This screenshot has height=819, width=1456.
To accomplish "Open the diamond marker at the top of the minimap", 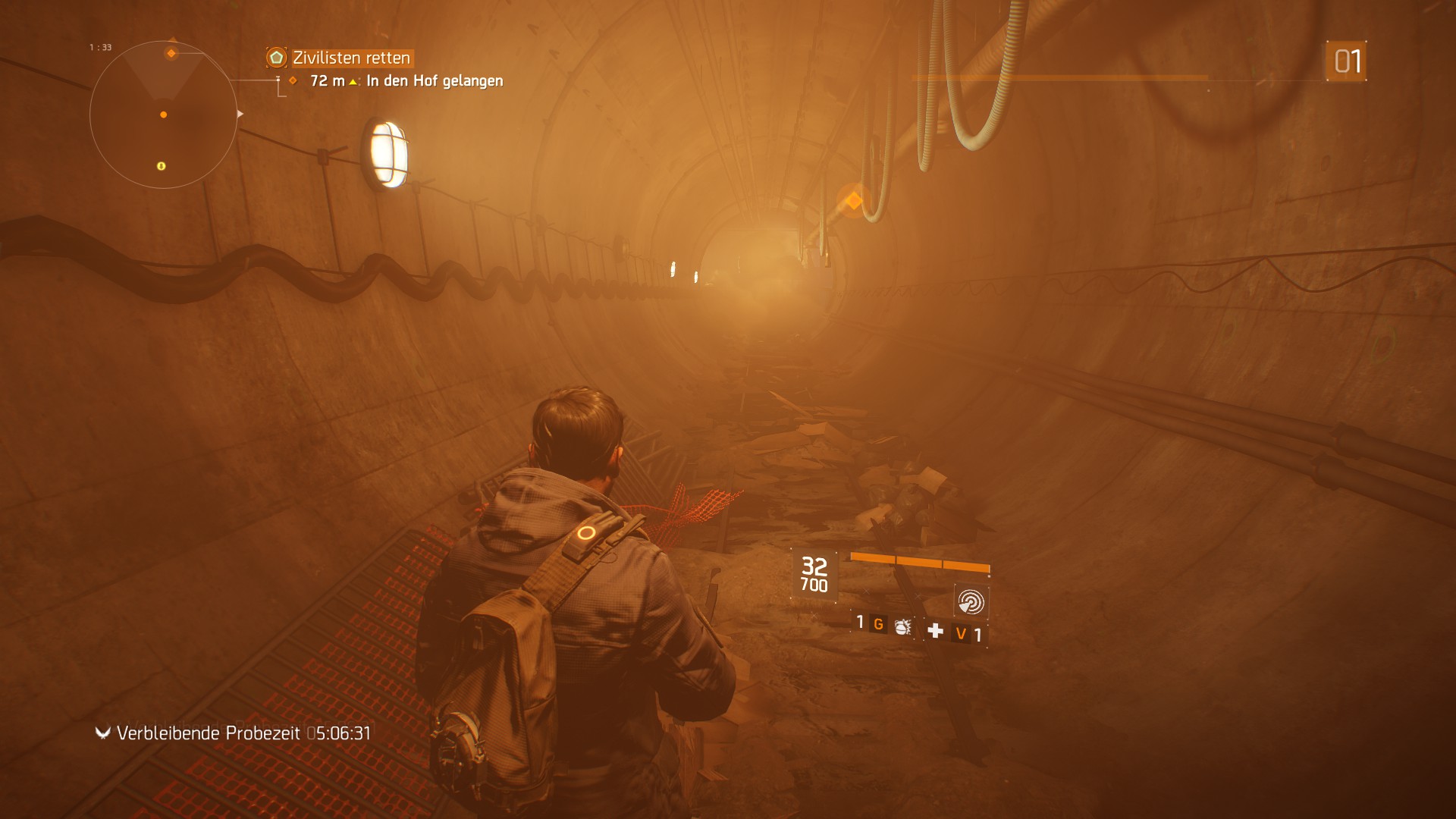I will (172, 53).
